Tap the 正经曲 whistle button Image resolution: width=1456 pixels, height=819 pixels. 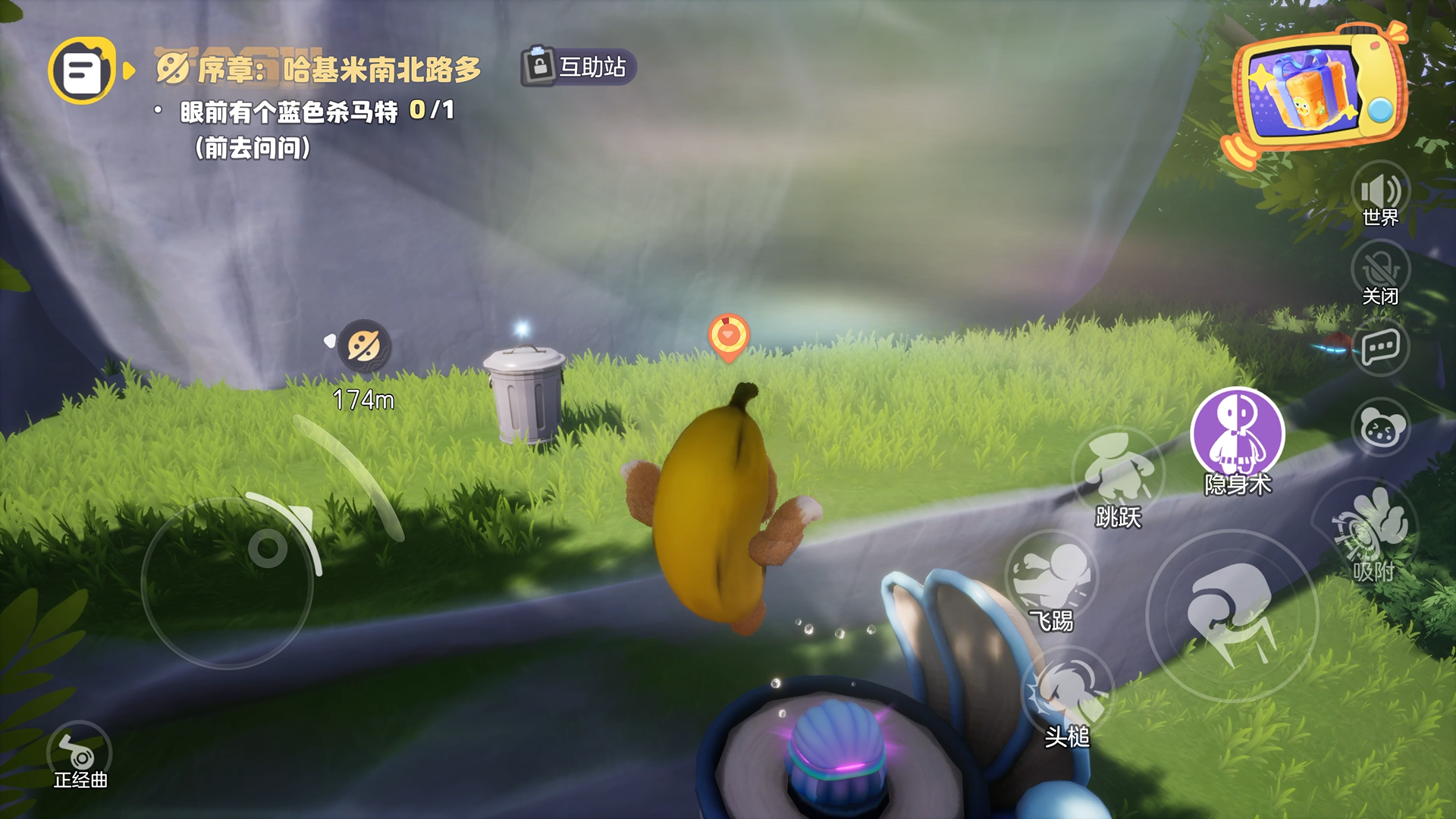tap(79, 753)
